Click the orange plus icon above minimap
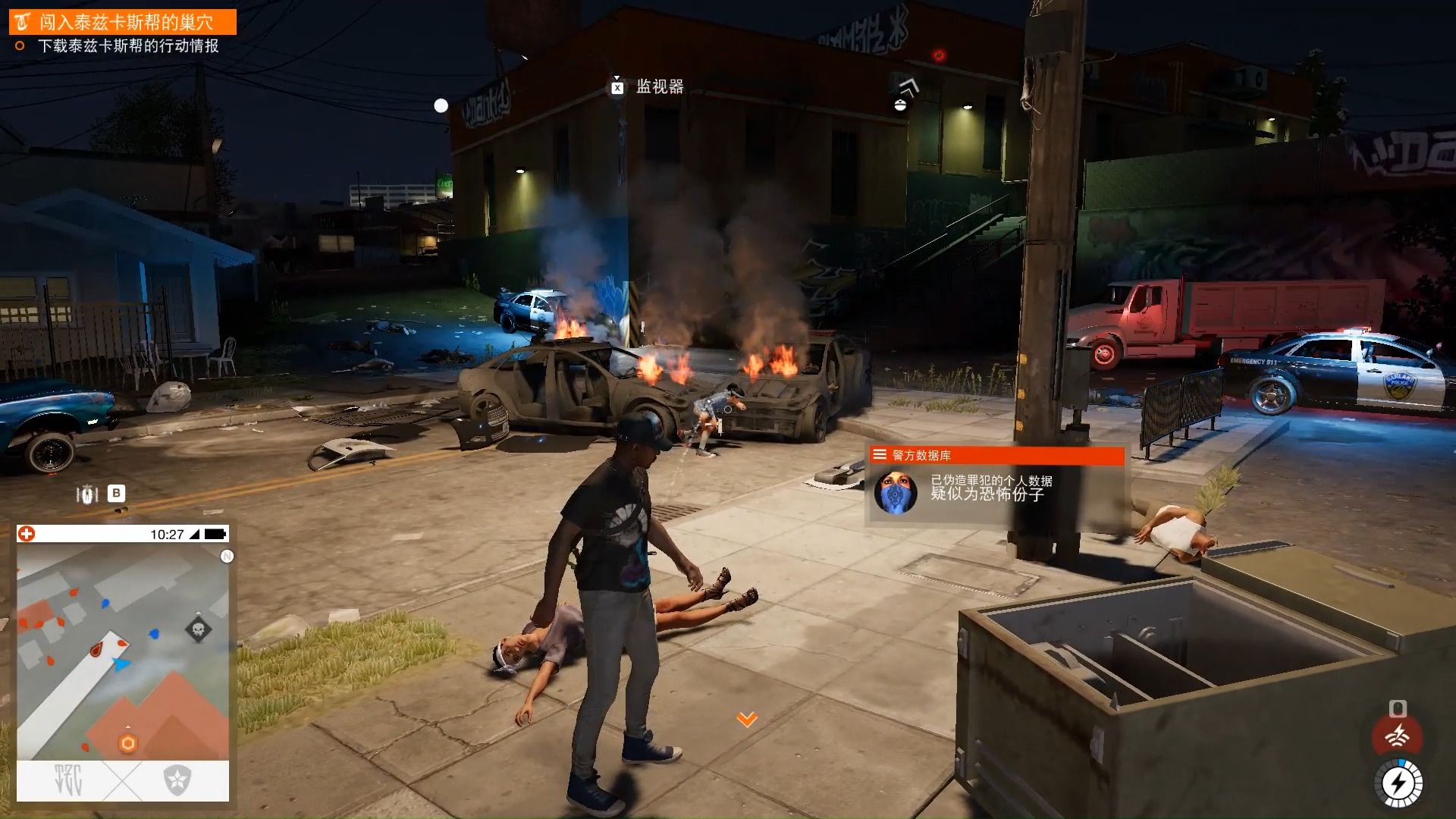Image resolution: width=1456 pixels, height=819 pixels. [x=27, y=534]
